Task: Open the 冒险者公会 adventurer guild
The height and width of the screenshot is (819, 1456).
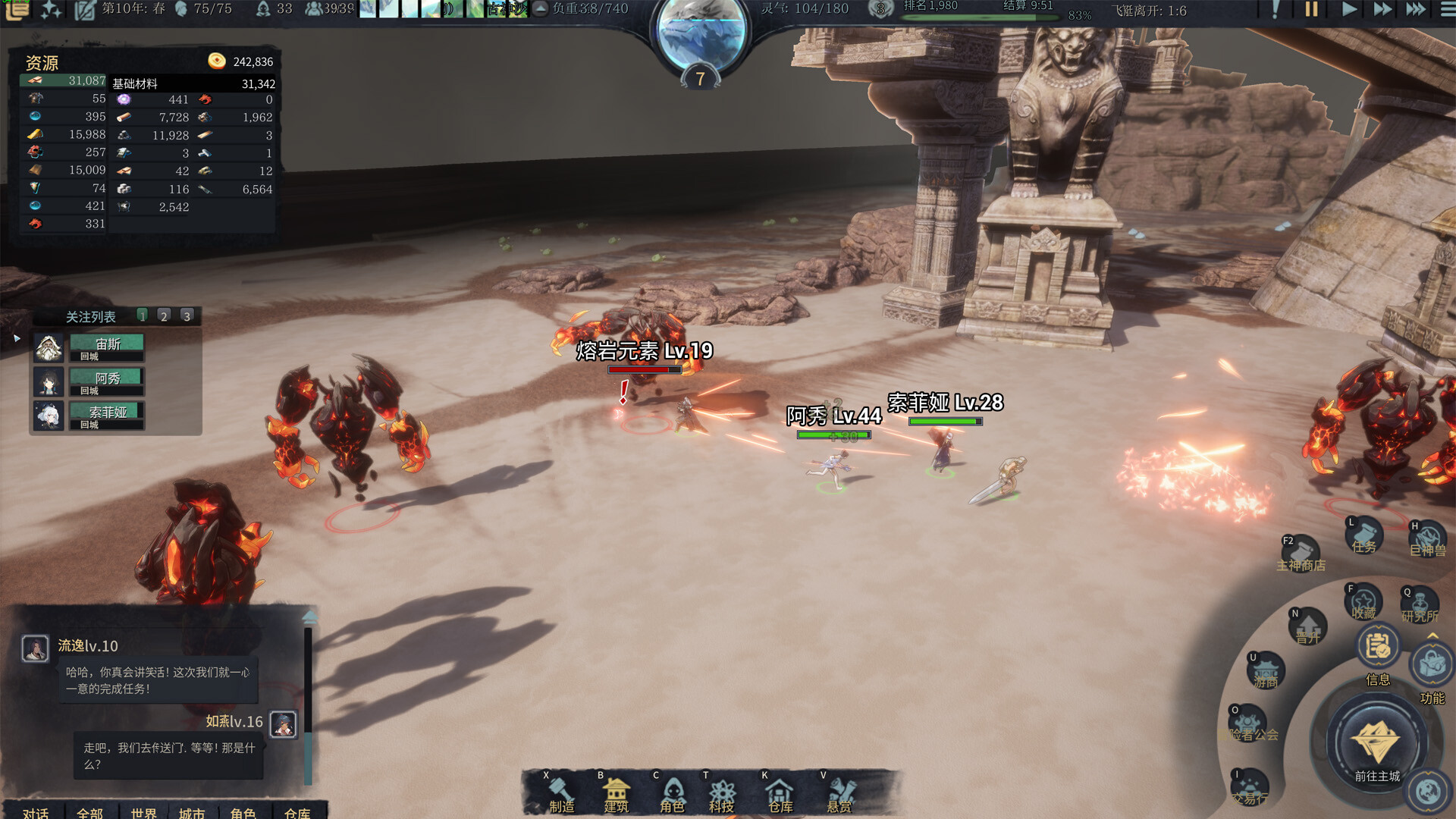Action: coord(1248,724)
